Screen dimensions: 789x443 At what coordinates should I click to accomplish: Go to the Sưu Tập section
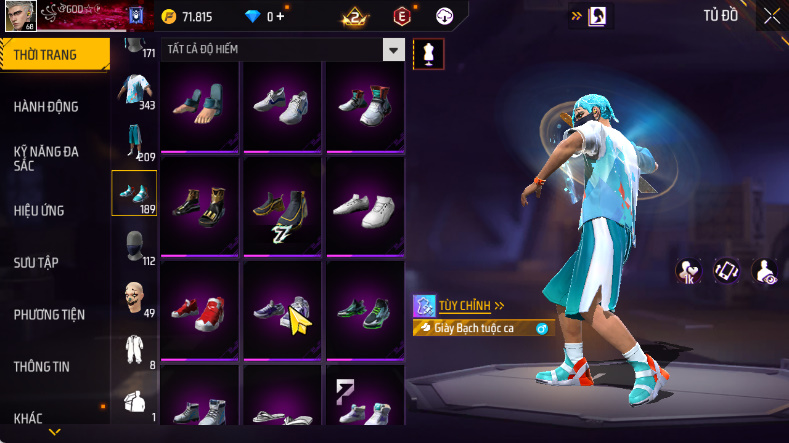tap(36, 262)
